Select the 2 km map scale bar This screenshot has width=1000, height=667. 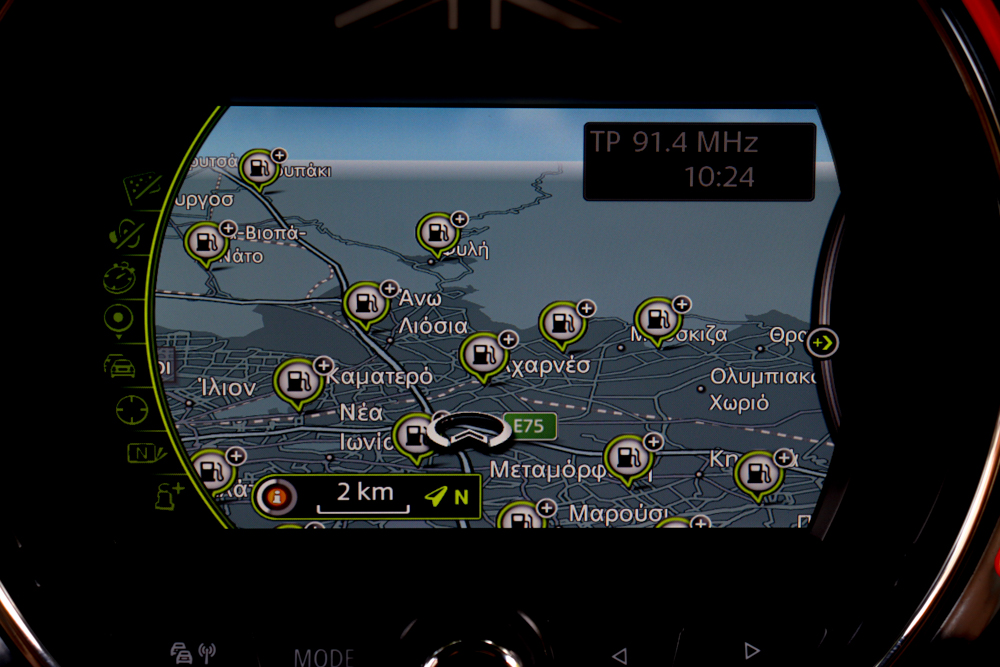click(363, 496)
